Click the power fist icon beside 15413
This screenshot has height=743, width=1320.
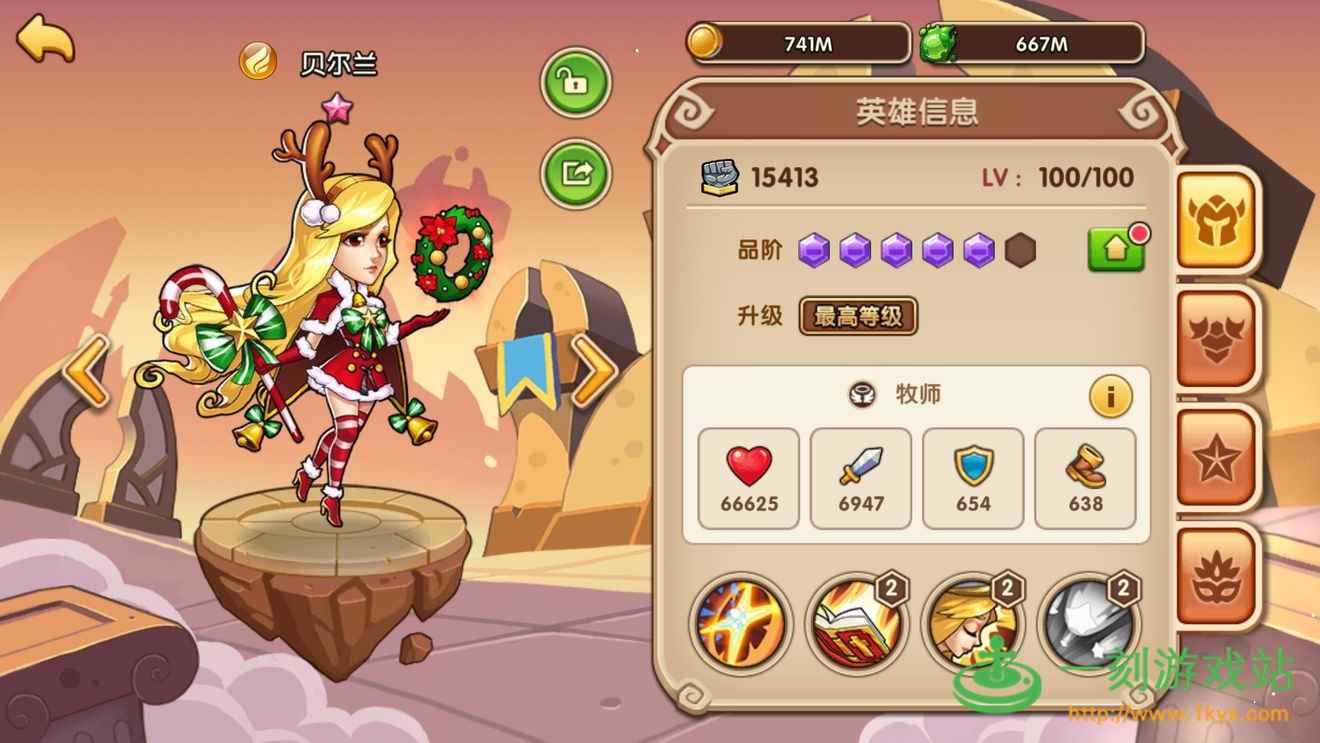coord(722,177)
